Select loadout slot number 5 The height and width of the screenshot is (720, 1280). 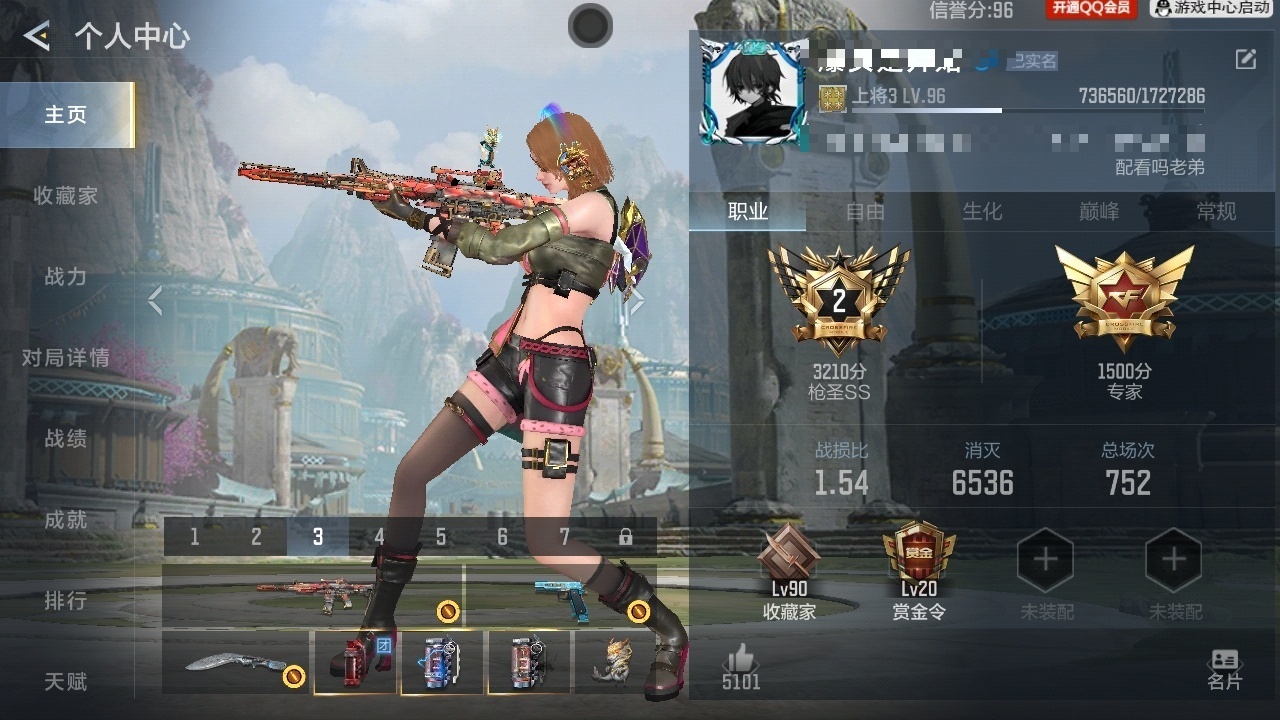click(x=441, y=537)
